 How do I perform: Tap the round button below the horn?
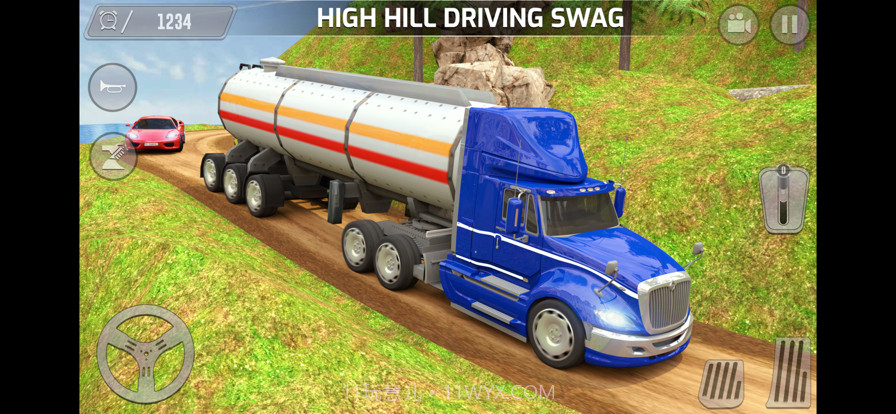[x=113, y=156]
